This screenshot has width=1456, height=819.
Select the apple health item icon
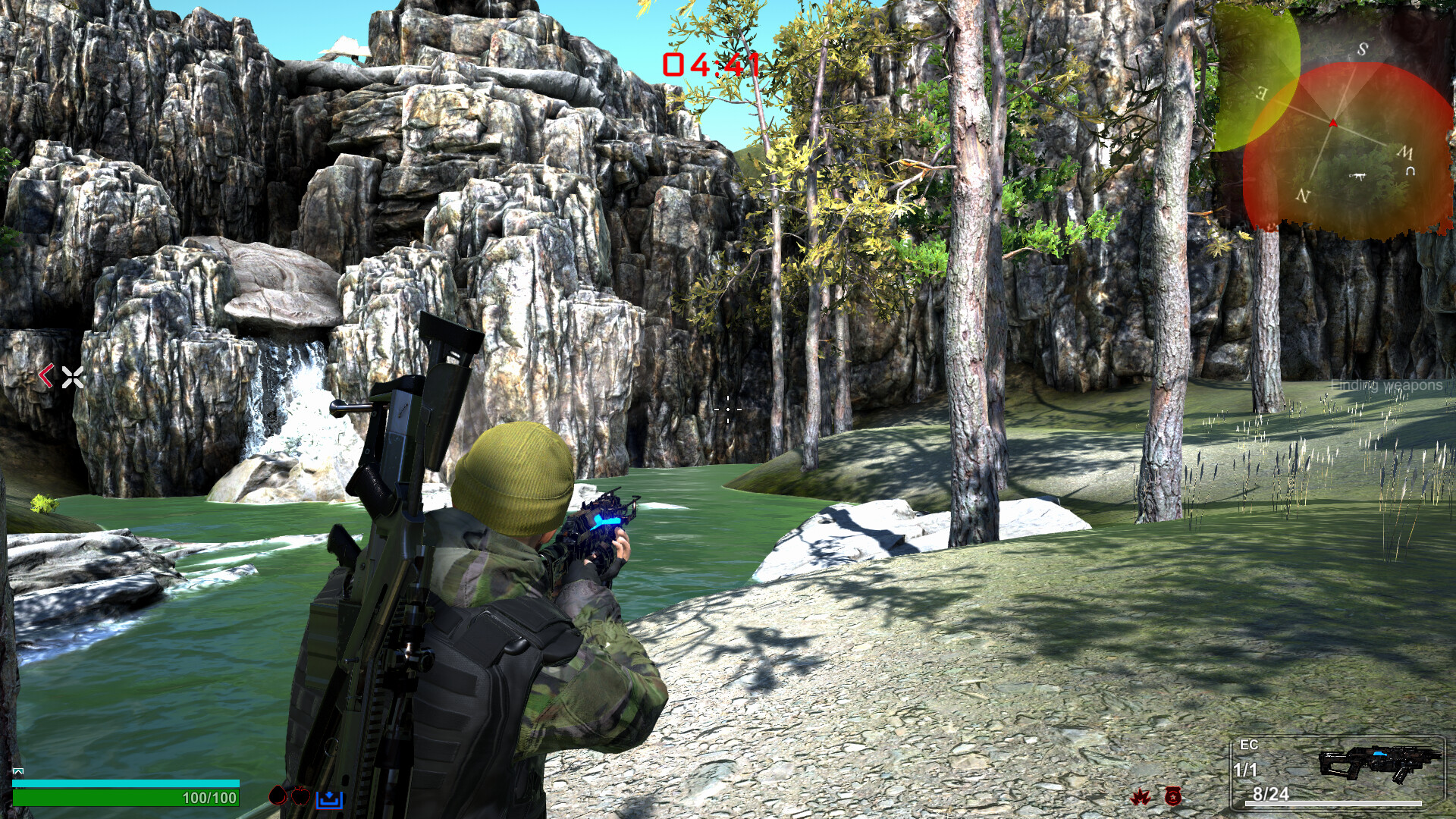301,796
